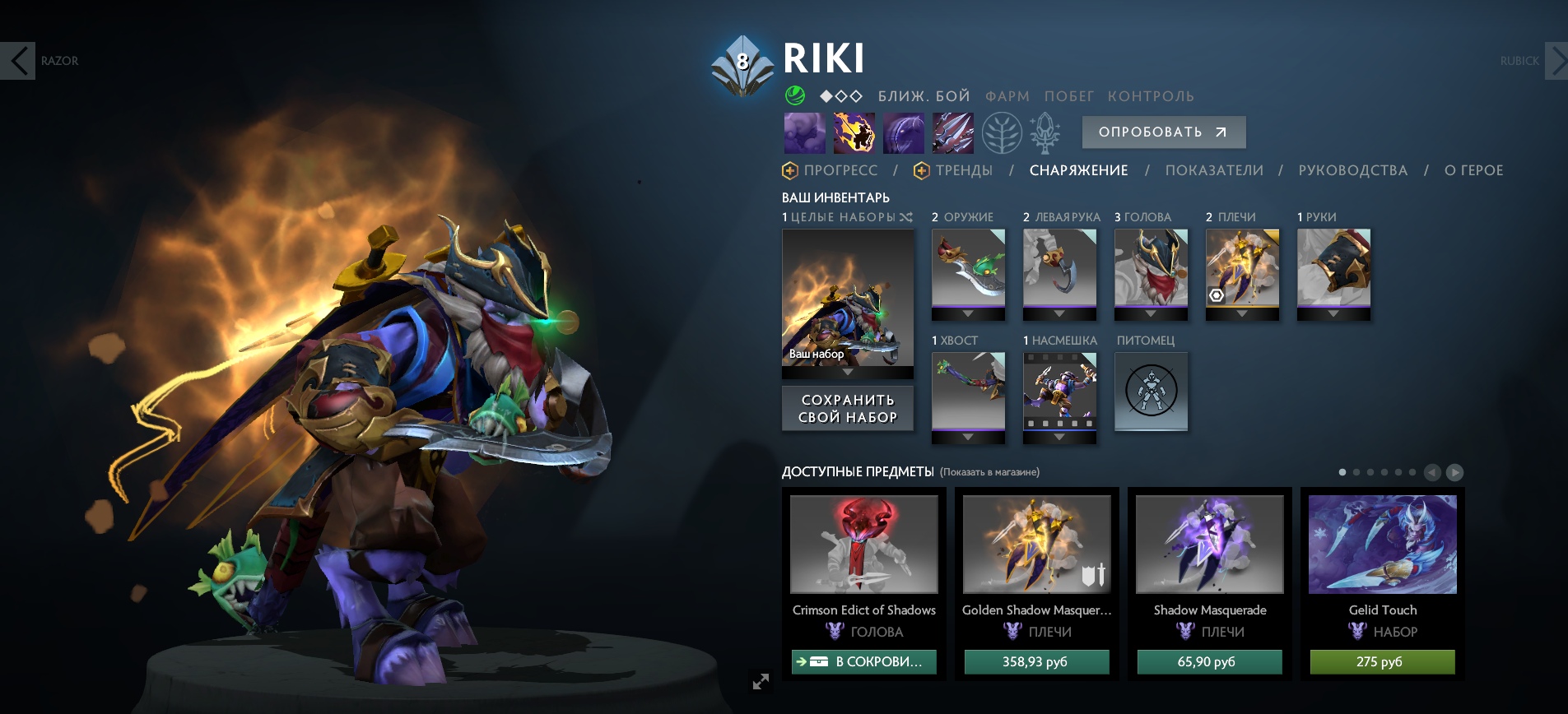Select the ОРУЖИЕ weapon slot
This screenshot has height=714, width=1568.
point(968,269)
